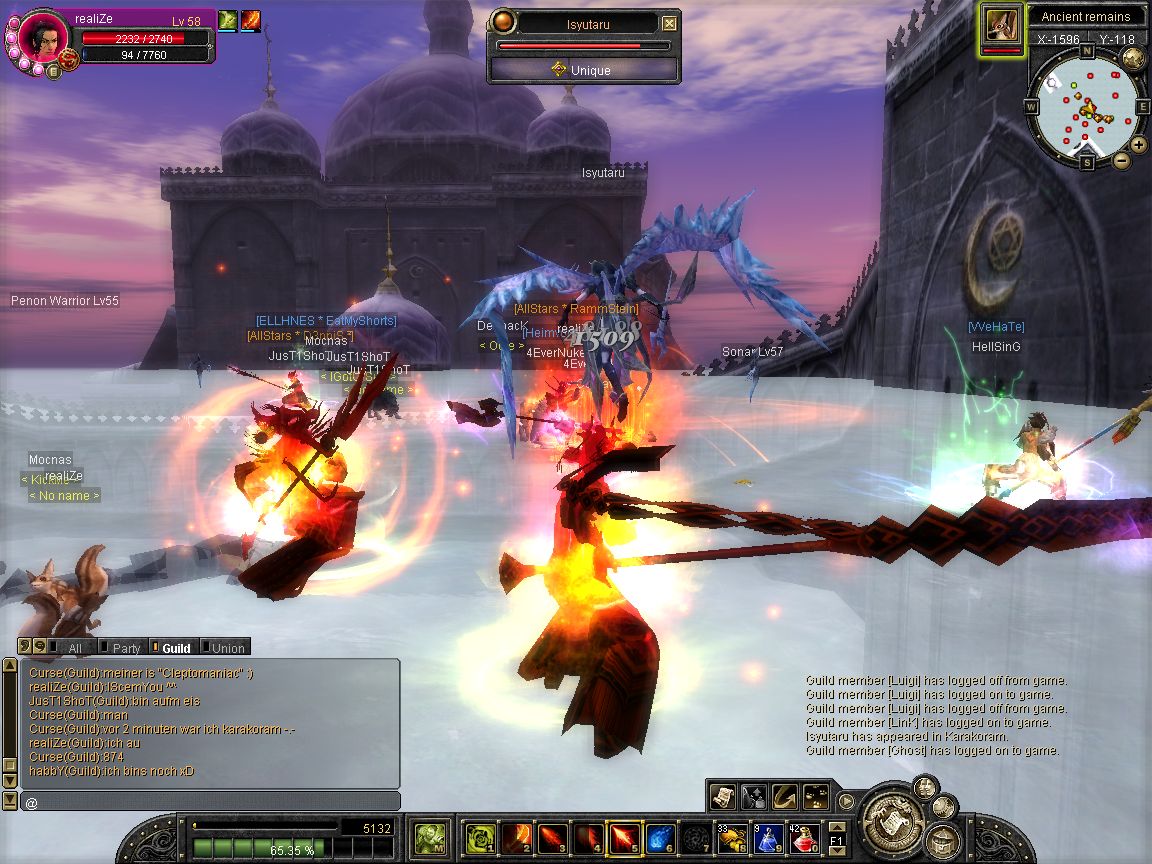The height and width of the screenshot is (864, 1152).
Task: Use the blue potion in slot 9
Action: click(x=769, y=838)
